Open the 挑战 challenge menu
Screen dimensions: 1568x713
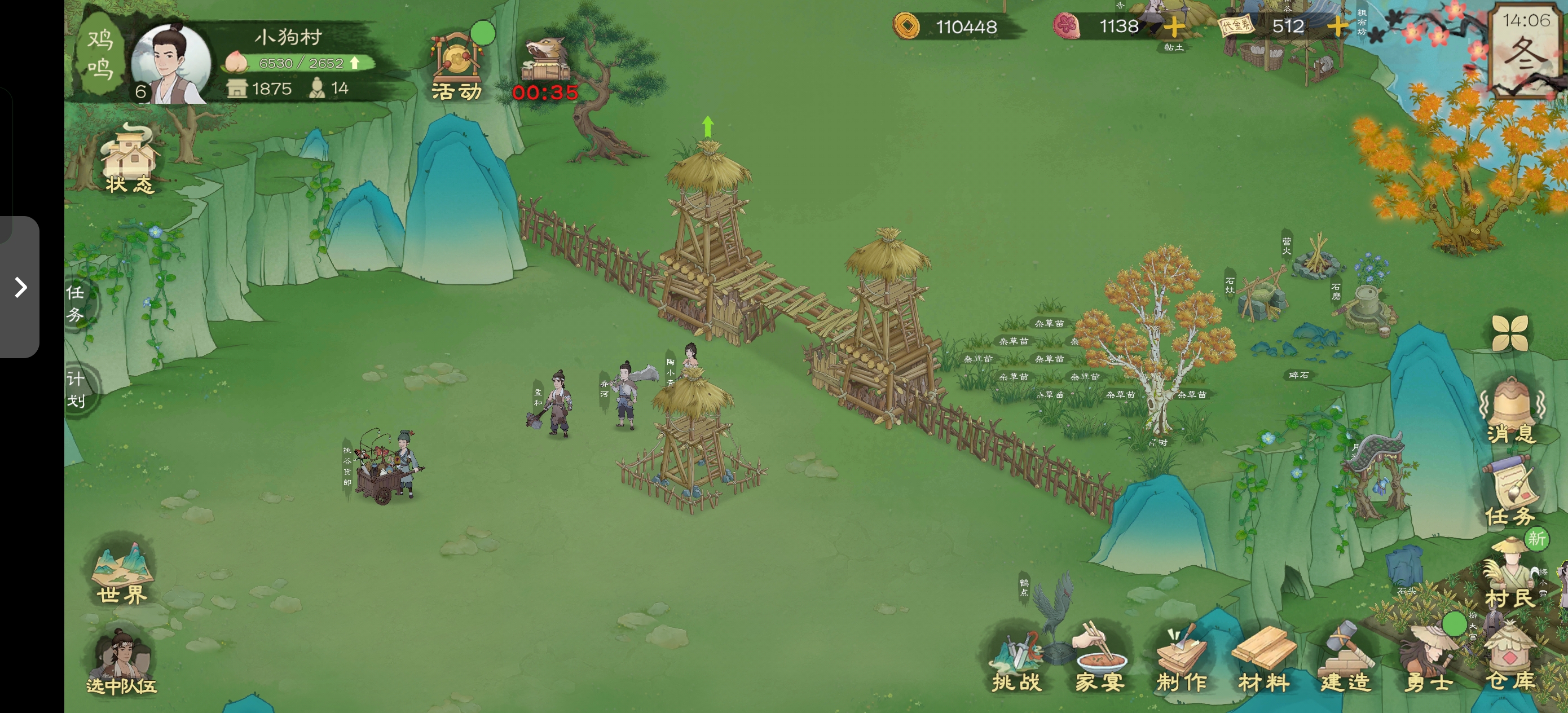click(x=1016, y=664)
